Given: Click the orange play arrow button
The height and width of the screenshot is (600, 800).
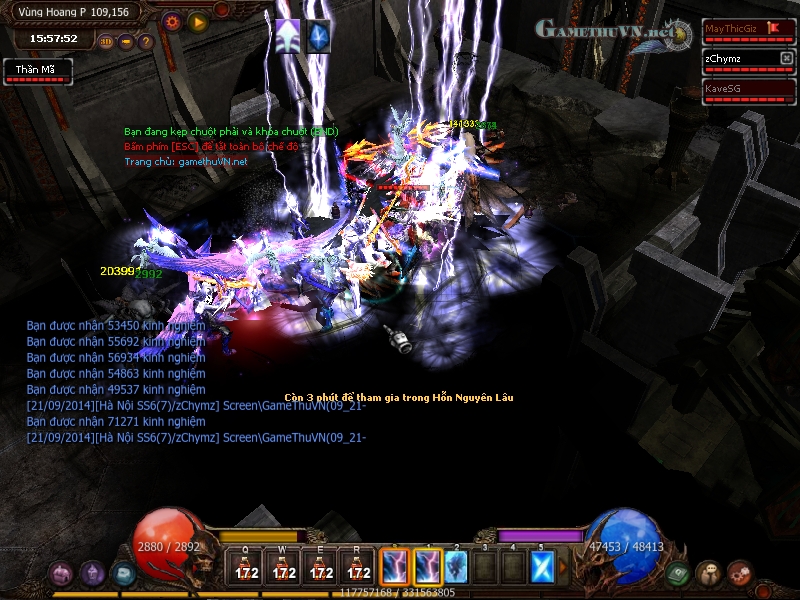Looking at the screenshot, I should click(198, 21).
